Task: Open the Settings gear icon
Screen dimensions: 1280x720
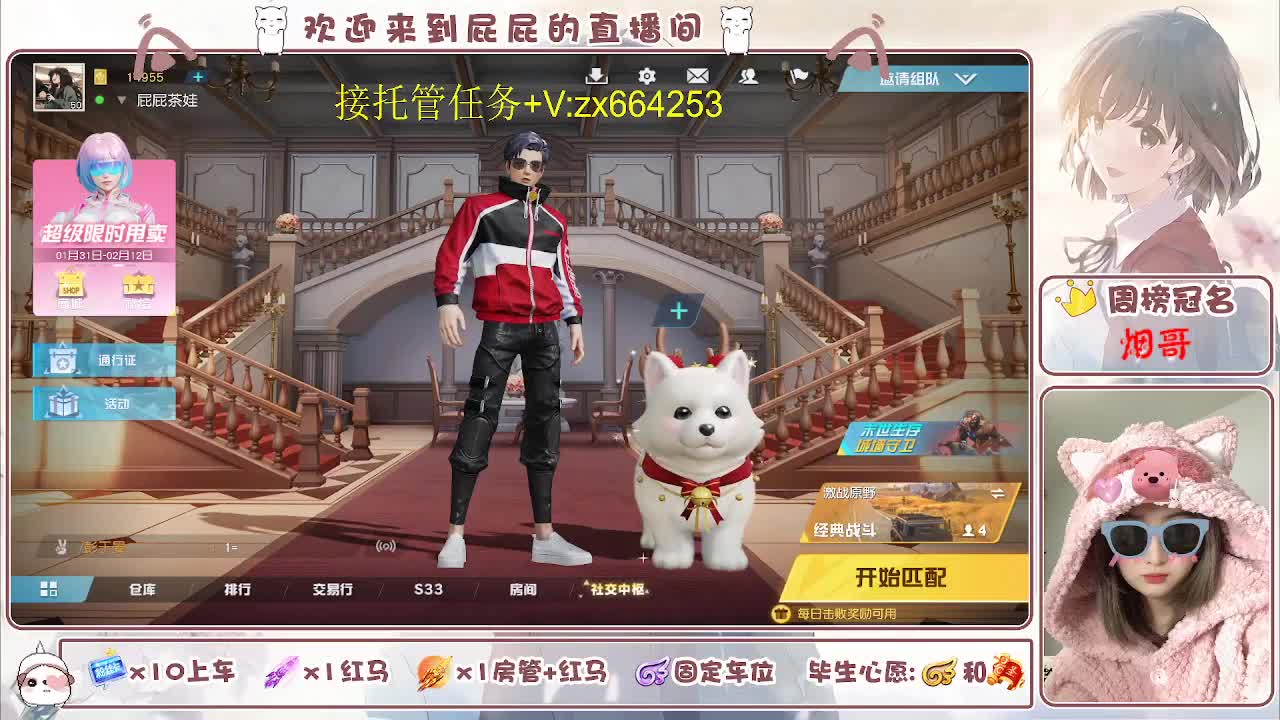Action: point(647,76)
